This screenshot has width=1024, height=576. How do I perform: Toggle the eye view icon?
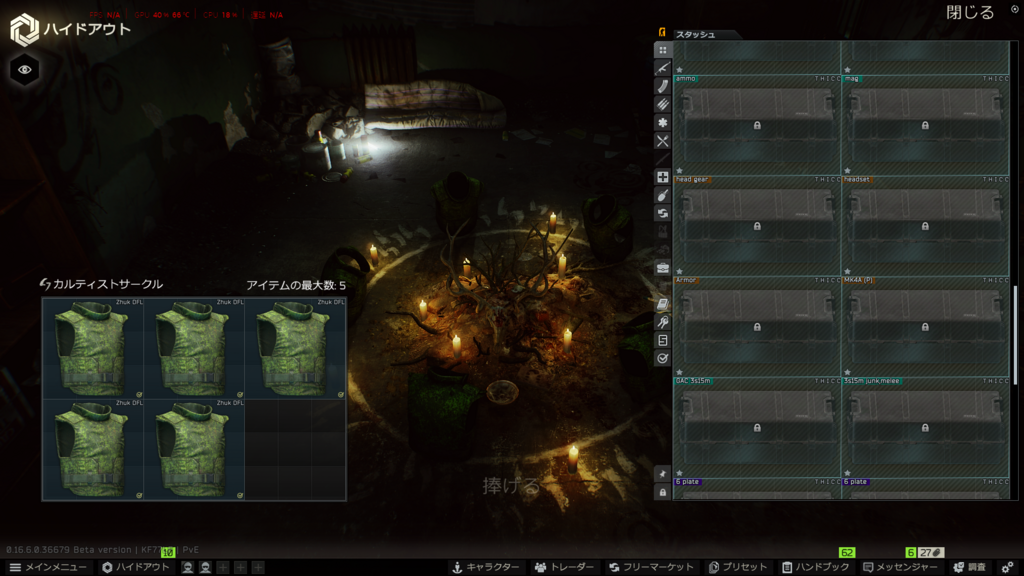25,69
